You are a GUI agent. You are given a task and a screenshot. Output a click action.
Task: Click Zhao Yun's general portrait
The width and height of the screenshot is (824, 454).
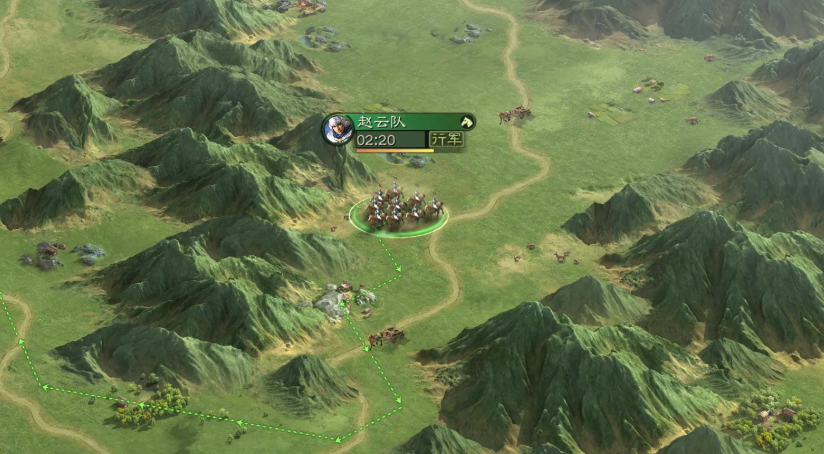coord(338,129)
